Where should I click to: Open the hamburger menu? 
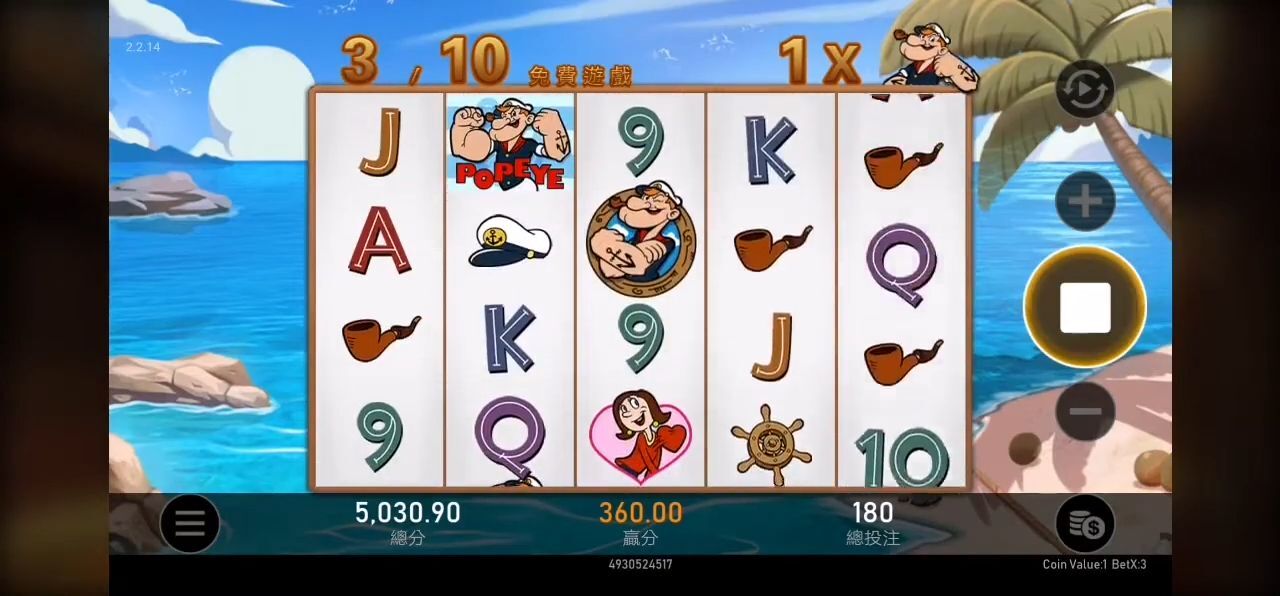(189, 523)
